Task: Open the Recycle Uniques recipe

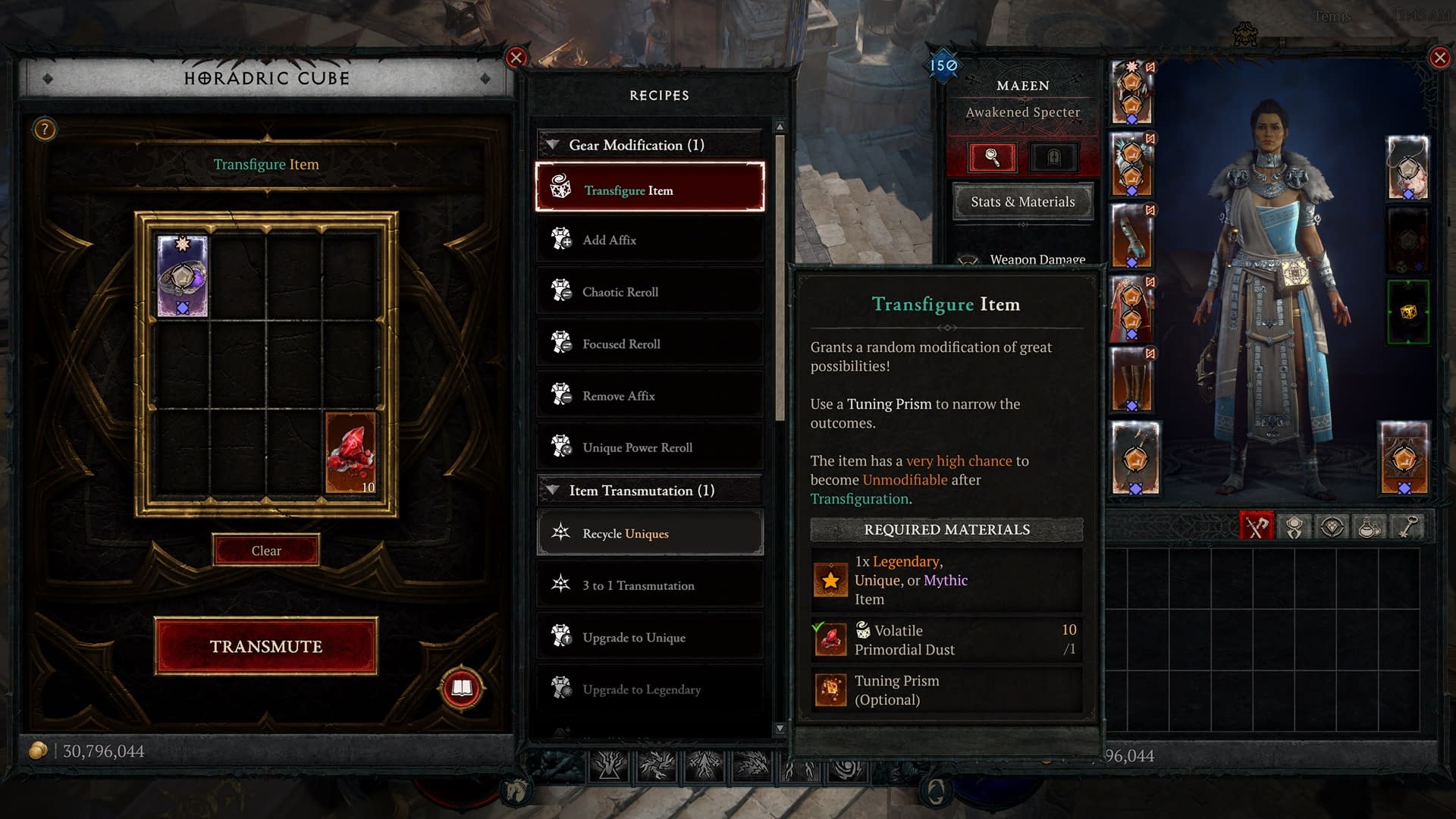Action: click(x=650, y=533)
